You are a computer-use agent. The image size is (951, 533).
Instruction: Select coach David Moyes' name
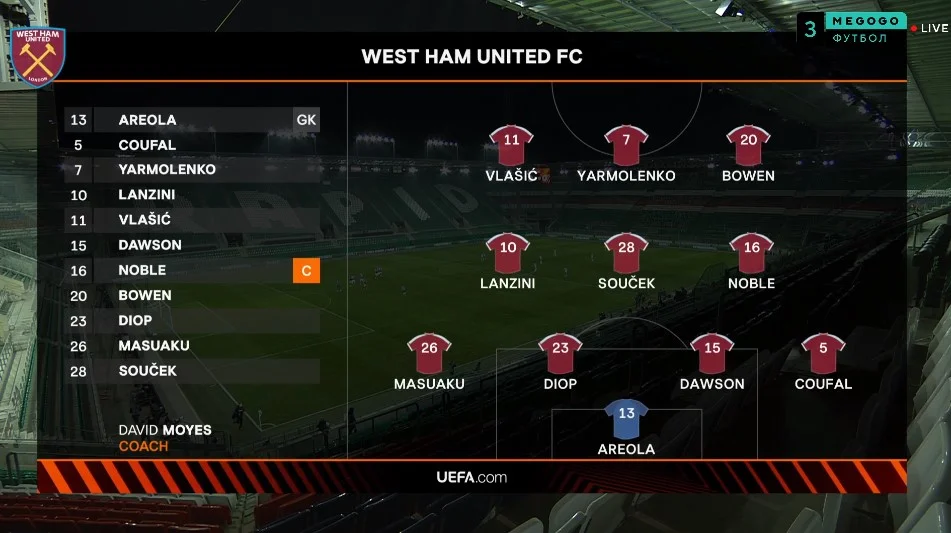165,430
